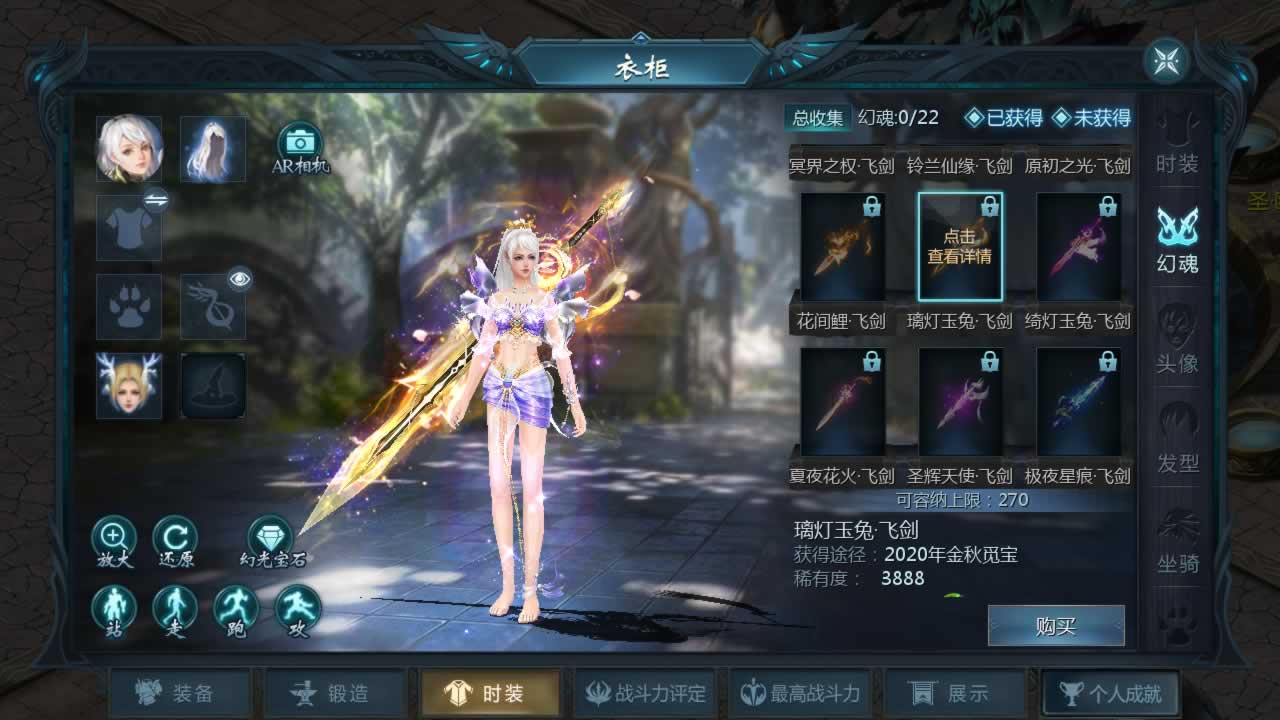The image size is (1280, 720).
Task: Preview the attack animation
Action: point(297,609)
